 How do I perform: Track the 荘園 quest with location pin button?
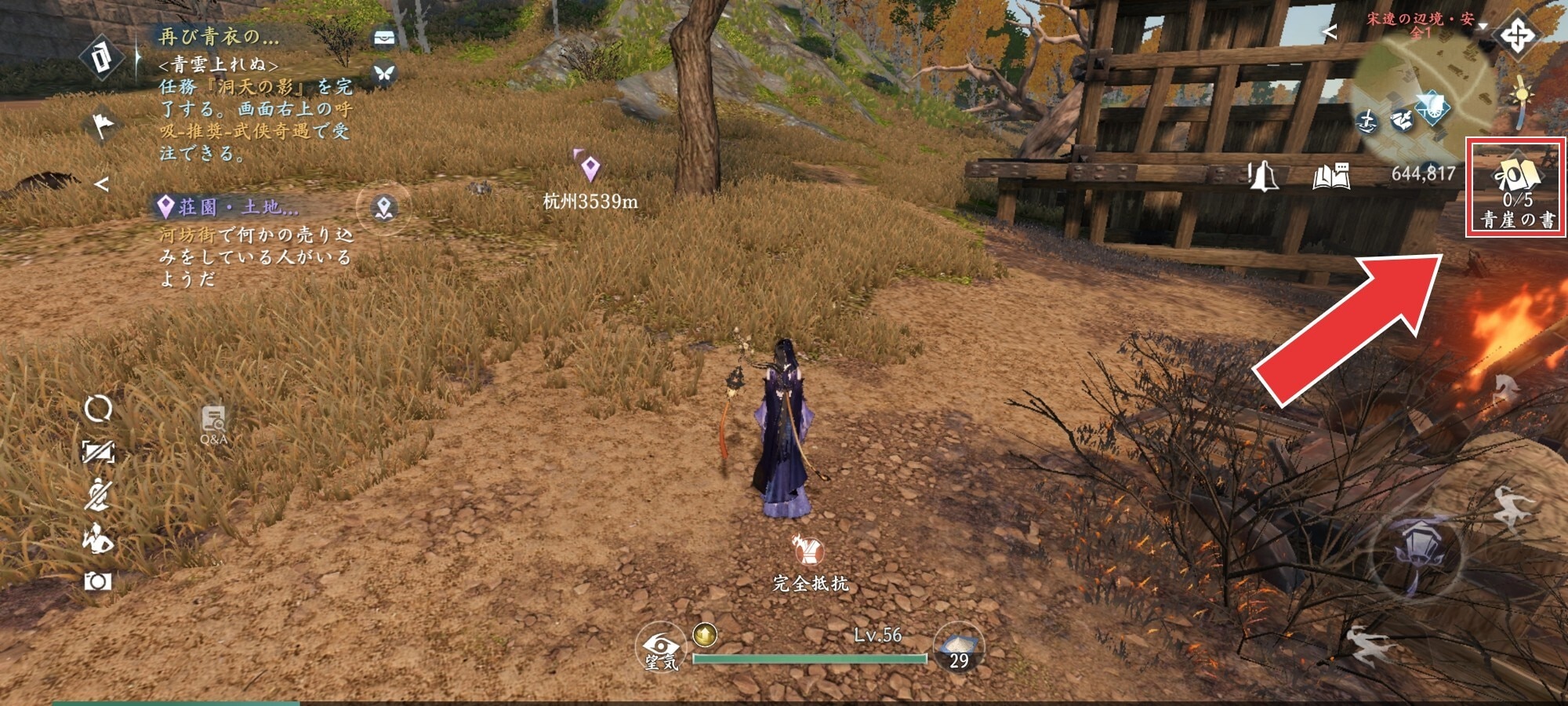click(383, 208)
